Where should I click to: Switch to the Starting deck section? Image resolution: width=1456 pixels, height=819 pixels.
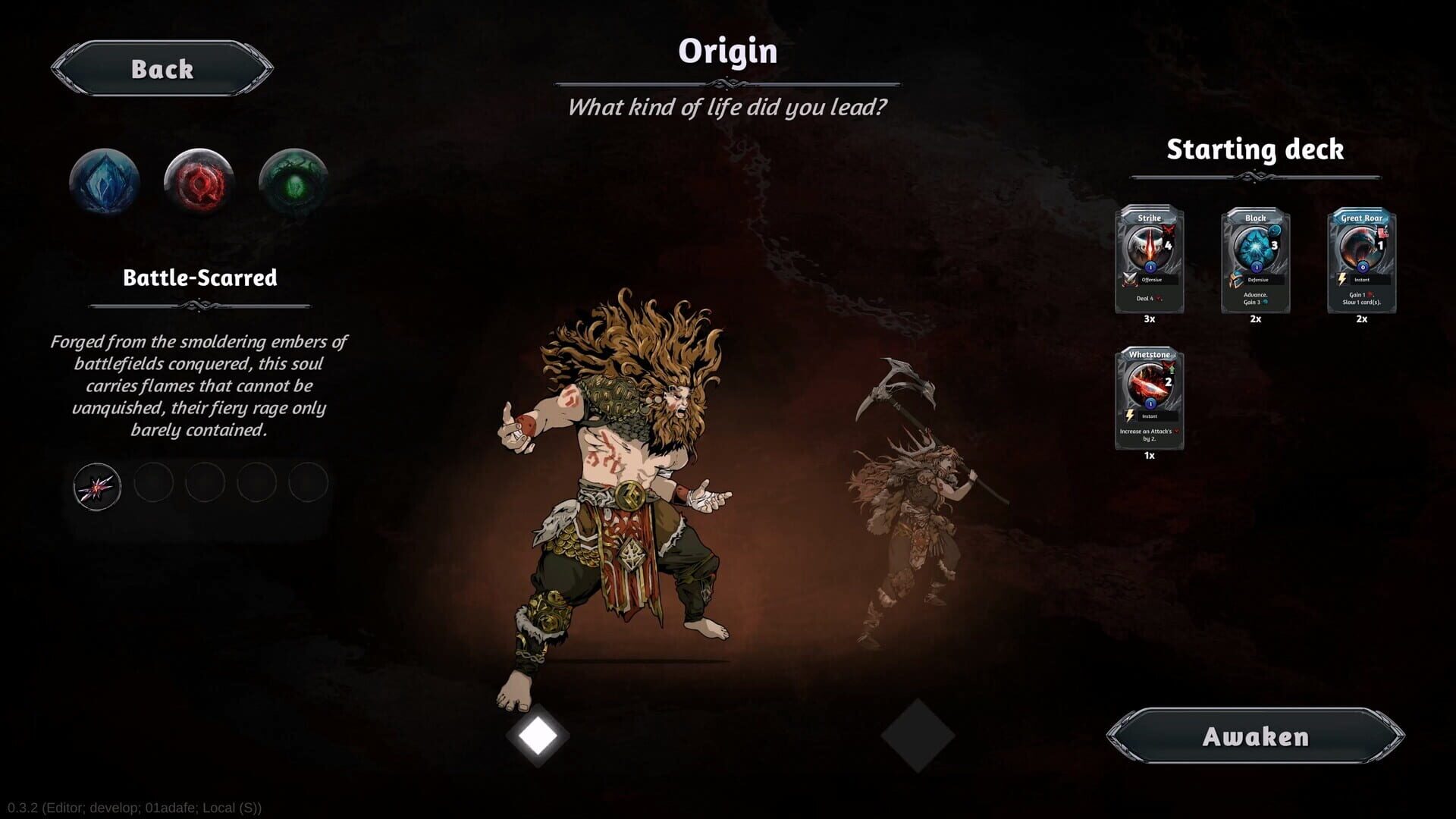[1255, 149]
